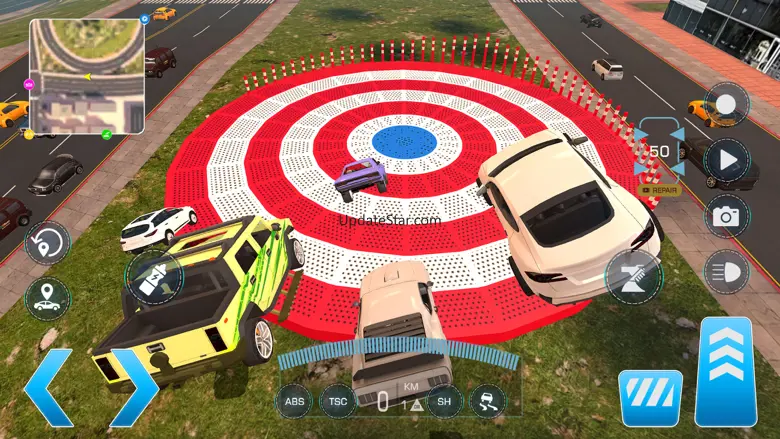Tap the Repair button
This screenshot has height=439, width=780.
coord(660,189)
